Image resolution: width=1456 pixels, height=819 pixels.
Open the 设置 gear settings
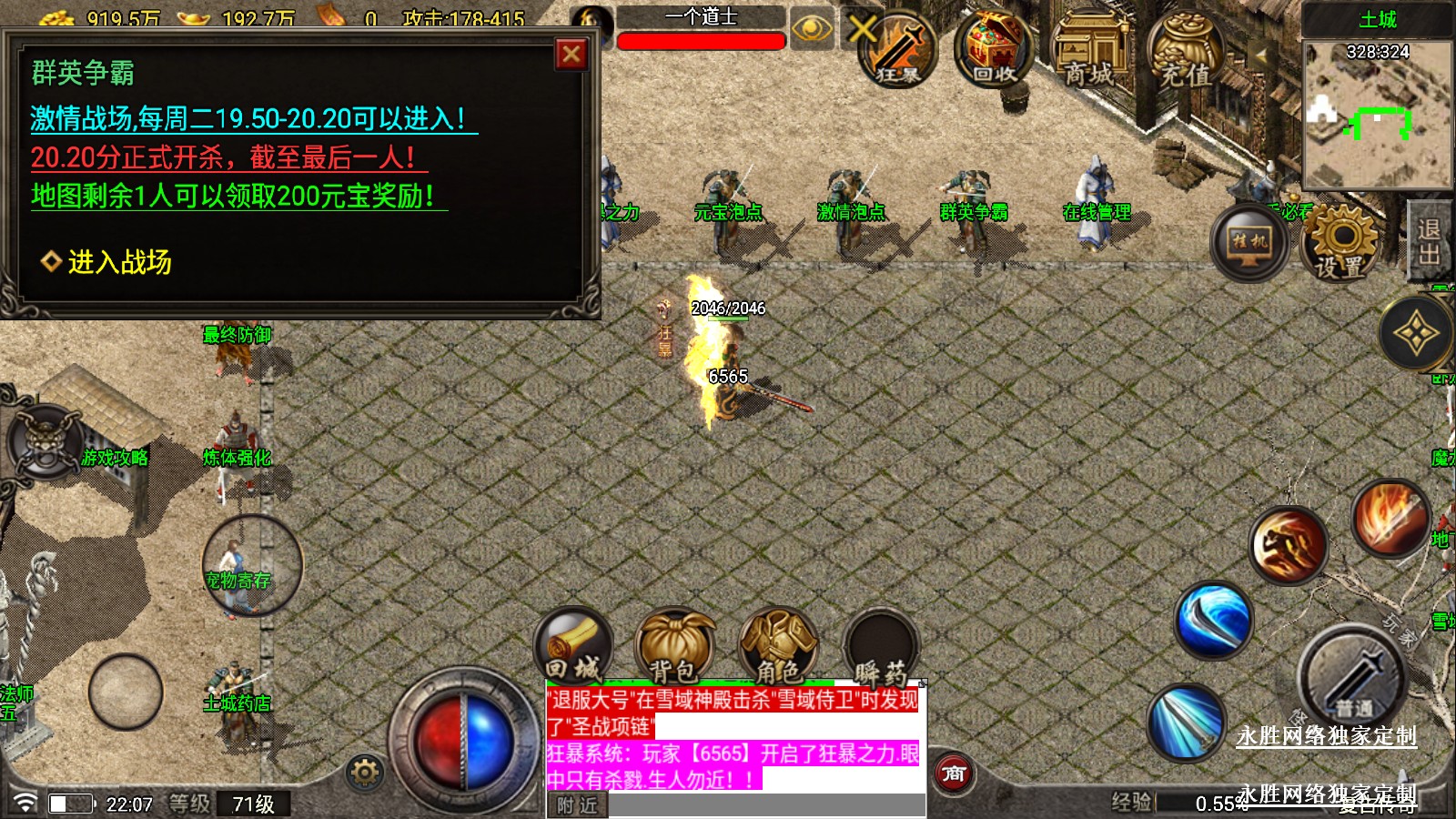pos(1340,242)
